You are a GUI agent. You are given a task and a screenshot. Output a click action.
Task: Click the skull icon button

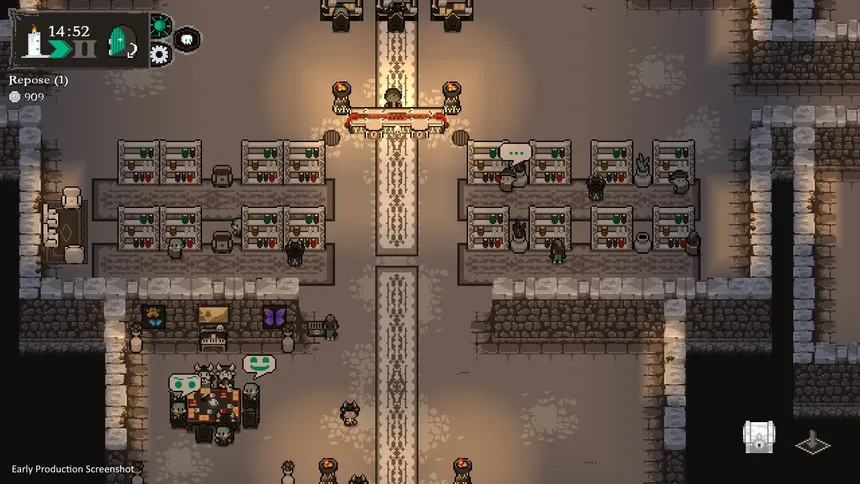(187, 39)
